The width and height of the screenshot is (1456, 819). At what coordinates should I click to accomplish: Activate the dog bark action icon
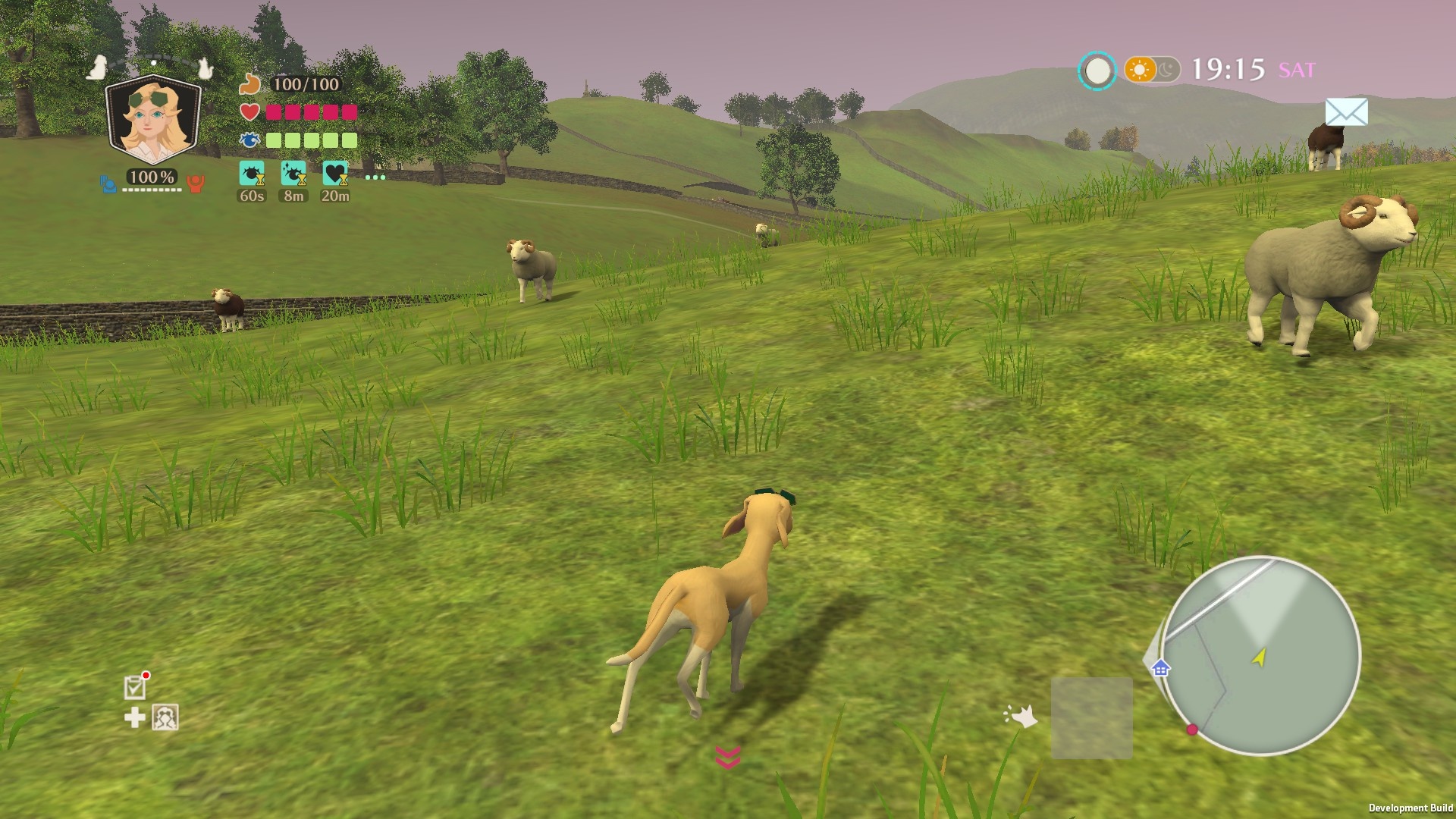click(x=1021, y=716)
